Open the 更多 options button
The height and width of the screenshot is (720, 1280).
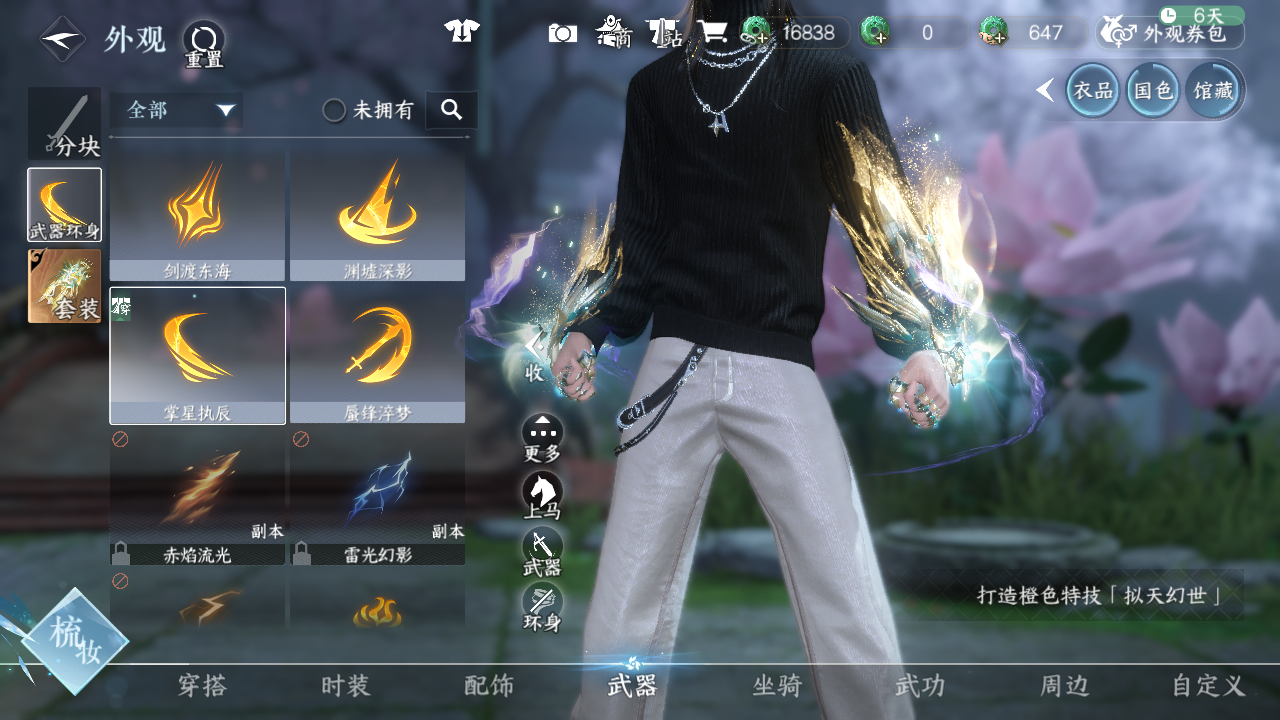pyautogui.click(x=542, y=436)
